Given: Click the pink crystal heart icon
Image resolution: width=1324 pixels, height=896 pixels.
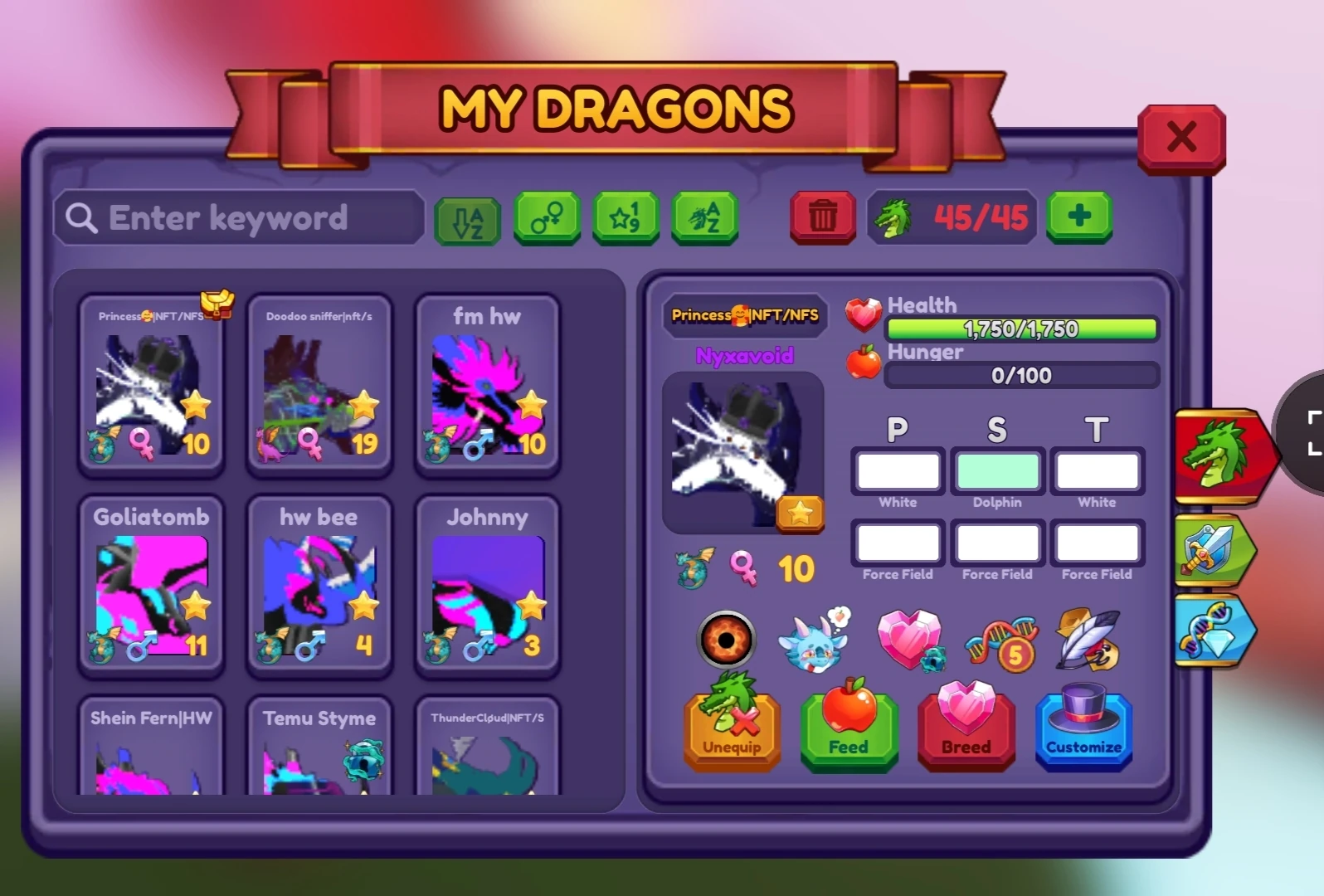Looking at the screenshot, I should point(909,640).
